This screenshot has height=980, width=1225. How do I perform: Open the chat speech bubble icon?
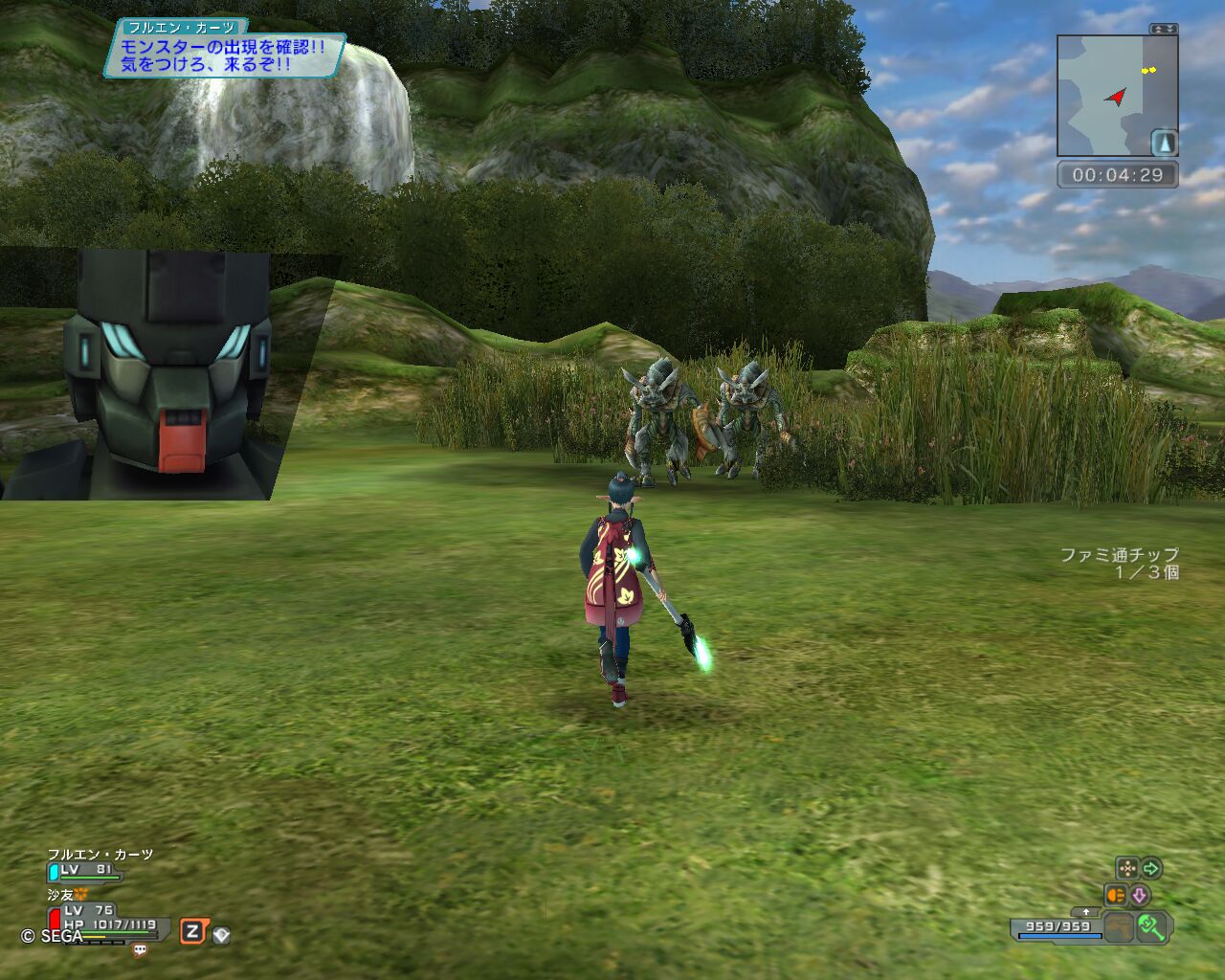coord(140,950)
